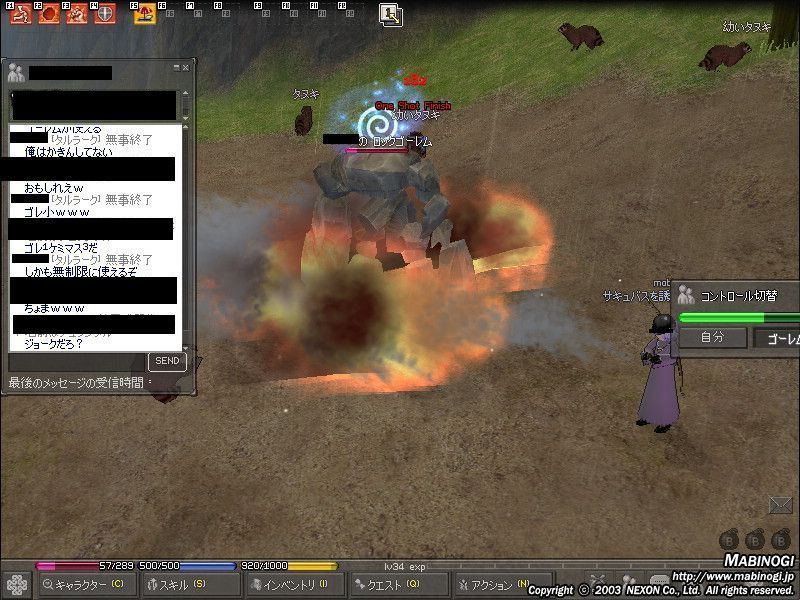Use the F5 parasol rest skill
The image size is (800, 600).
(x=145, y=14)
